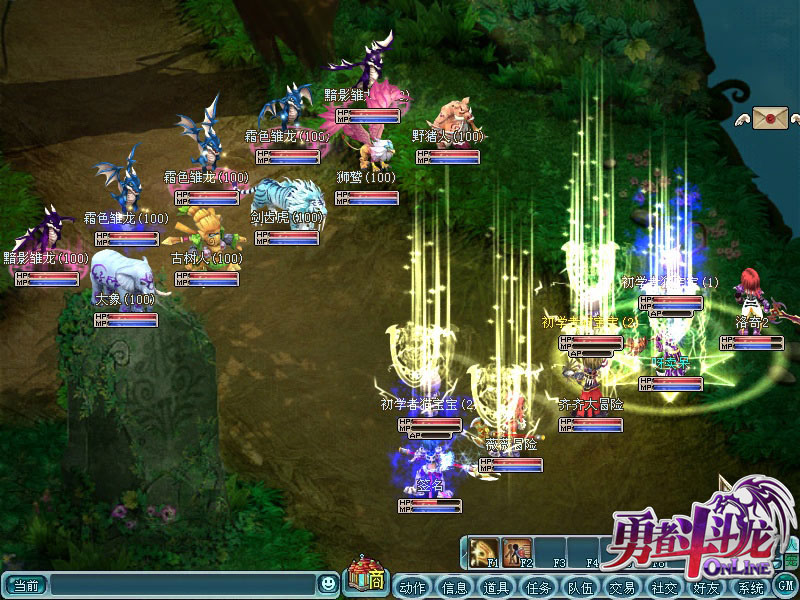
Task: Open the smiley emoticon picker
Action: (328, 583)
